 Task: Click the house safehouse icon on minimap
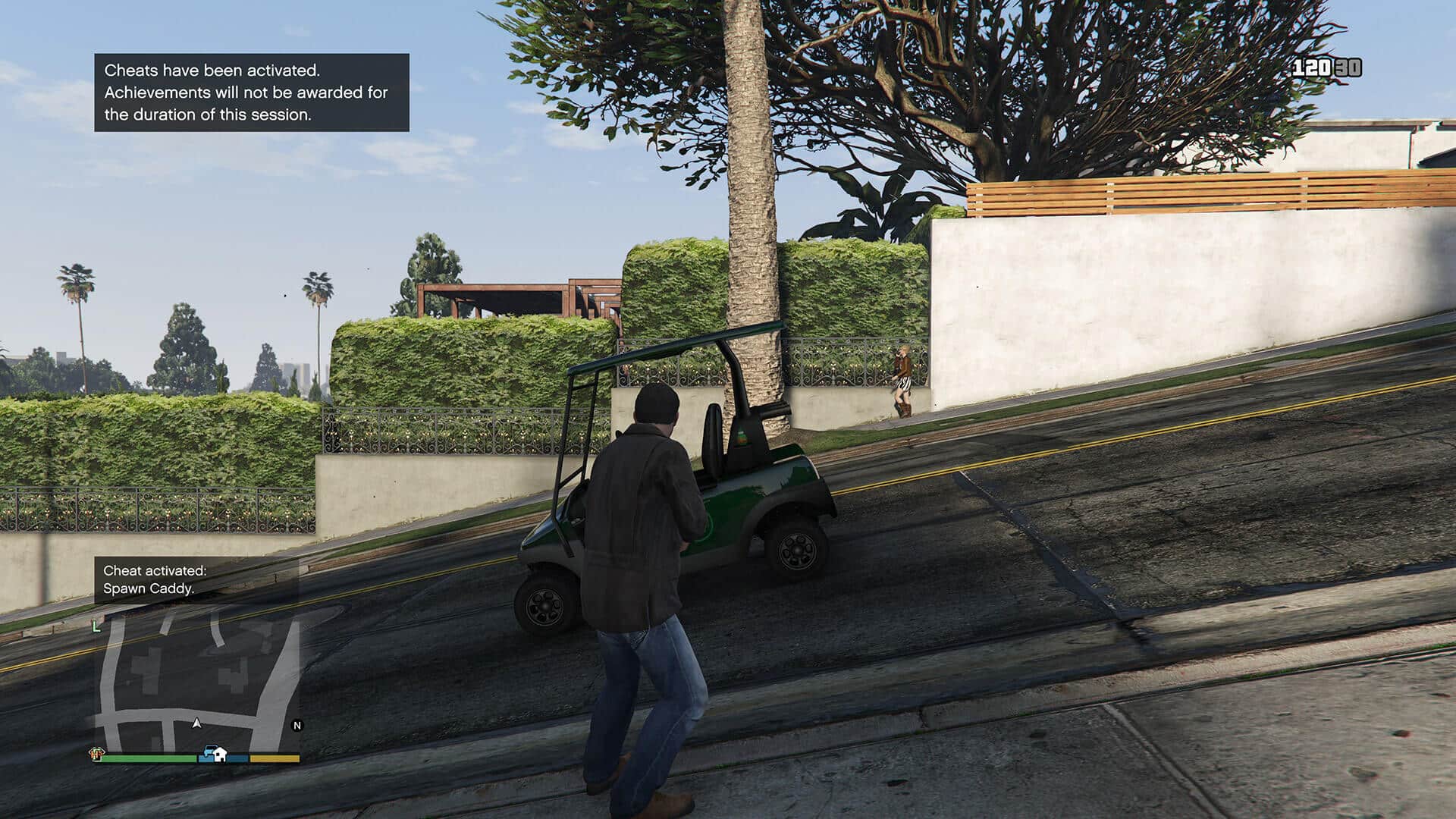click(220, 755)
